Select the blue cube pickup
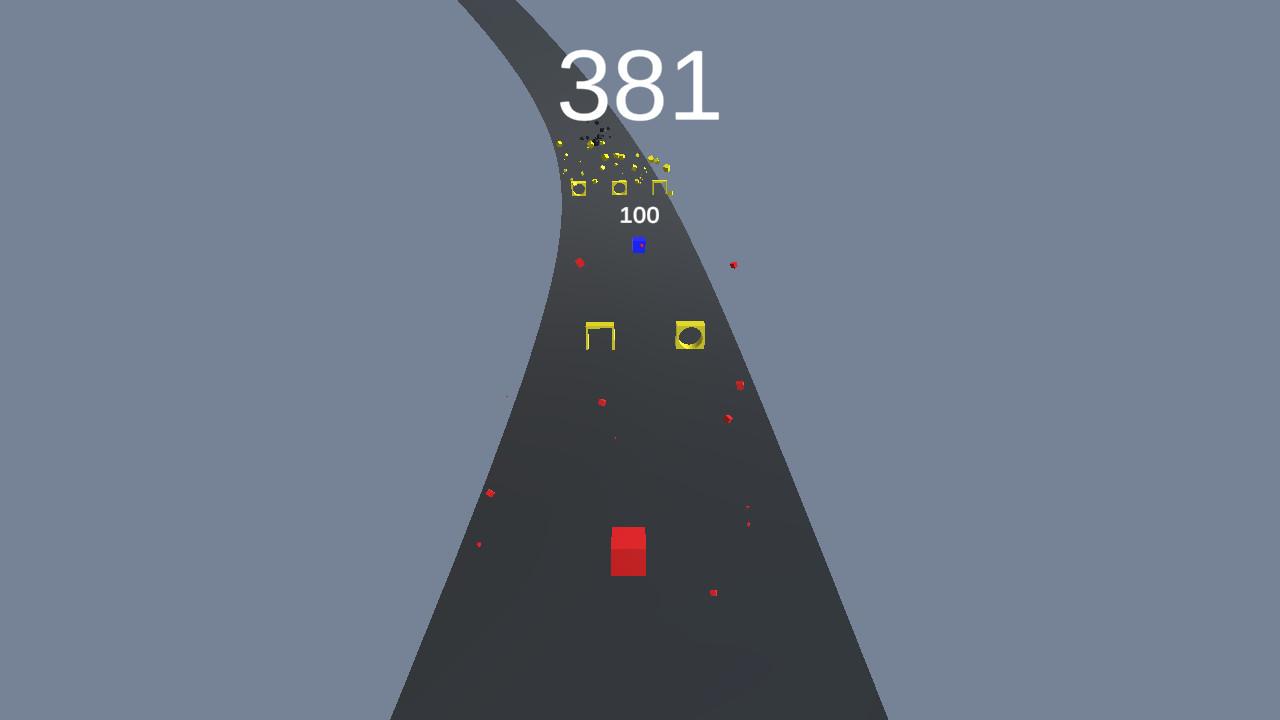The image size is (1280, 720). tap(639, 246)
